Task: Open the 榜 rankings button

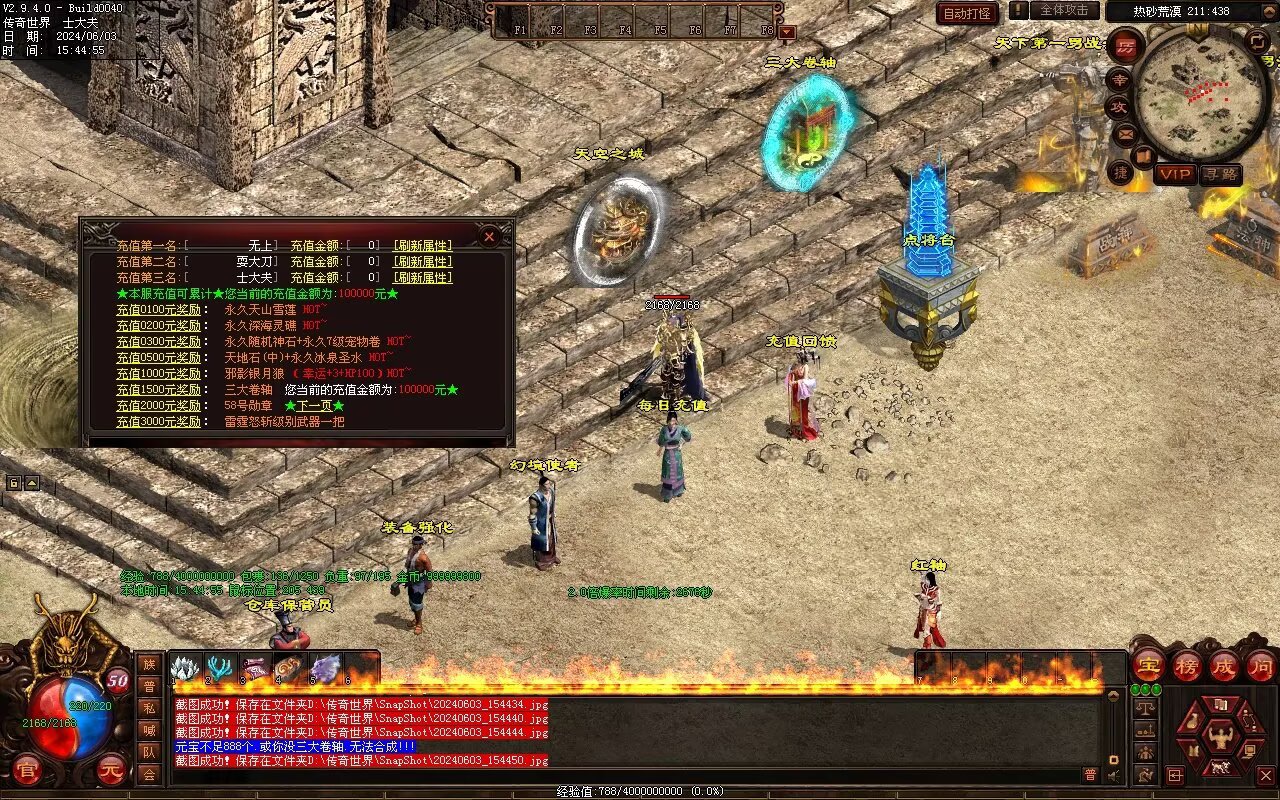Action: point(1187,665)
